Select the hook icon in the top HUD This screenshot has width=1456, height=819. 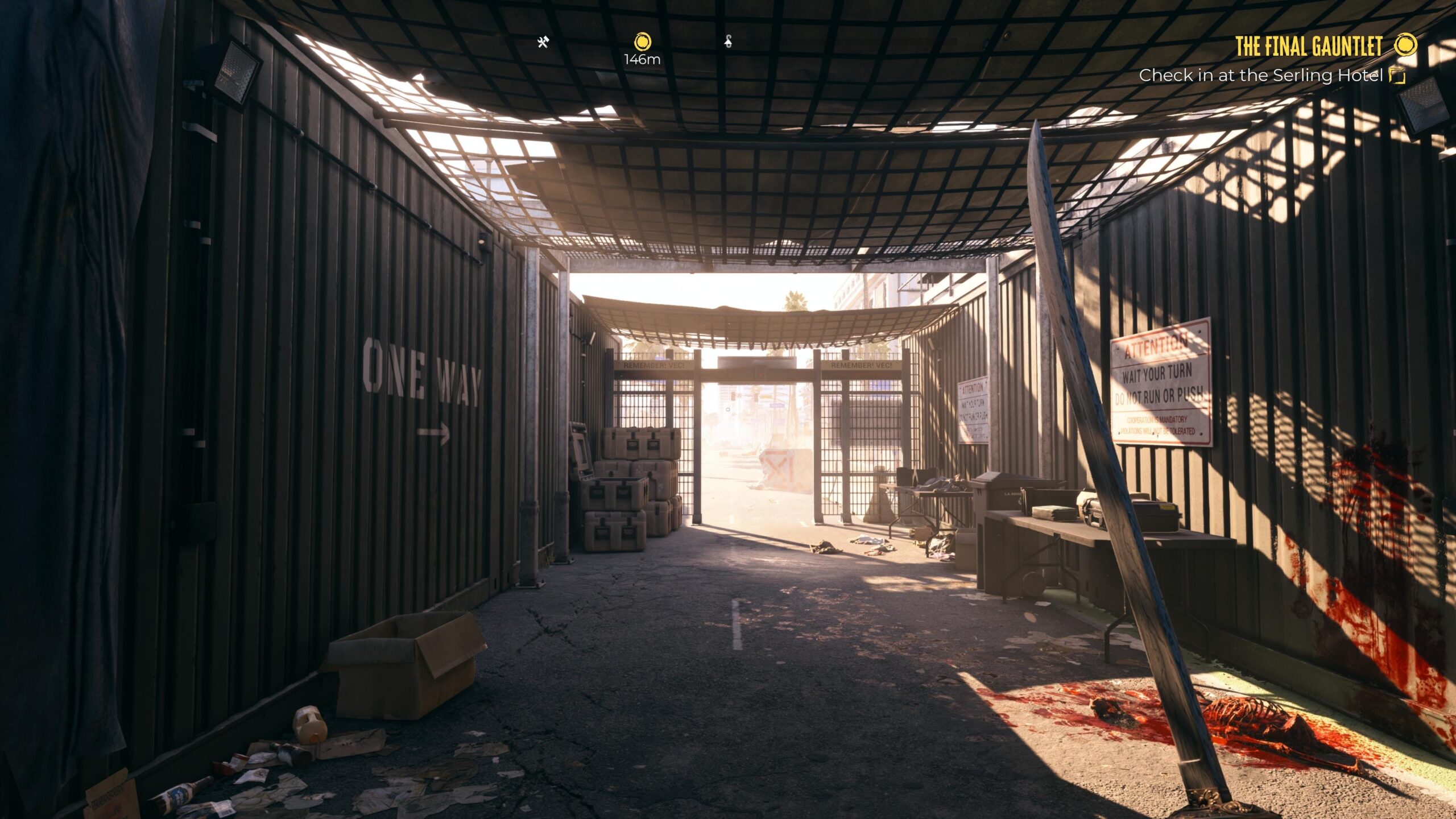pyautogui.click(x=729, y=42)
